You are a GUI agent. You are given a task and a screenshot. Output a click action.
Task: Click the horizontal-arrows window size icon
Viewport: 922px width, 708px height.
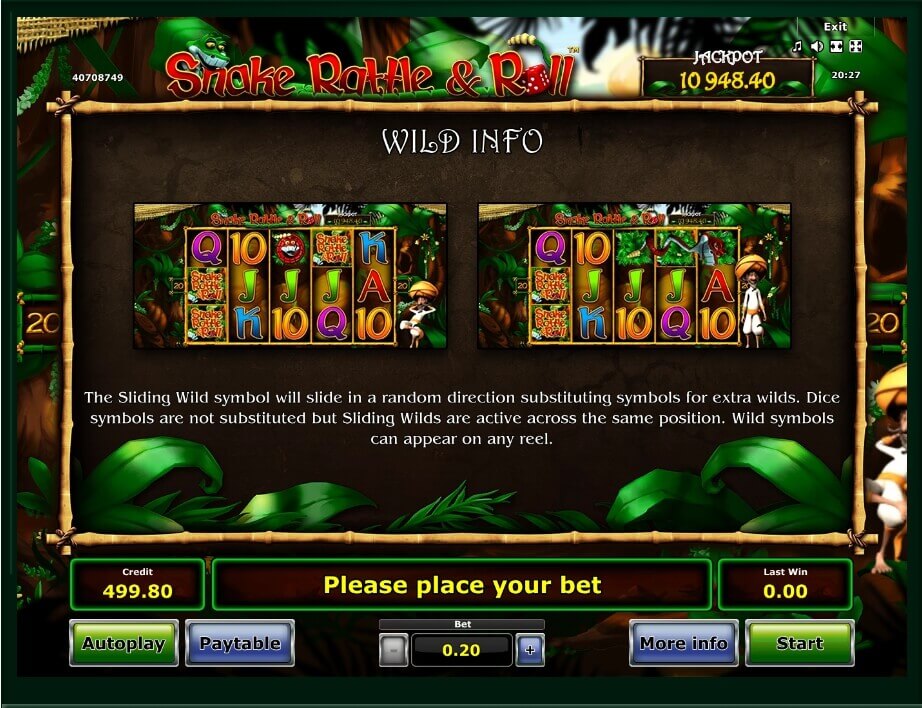click(836, 46)
